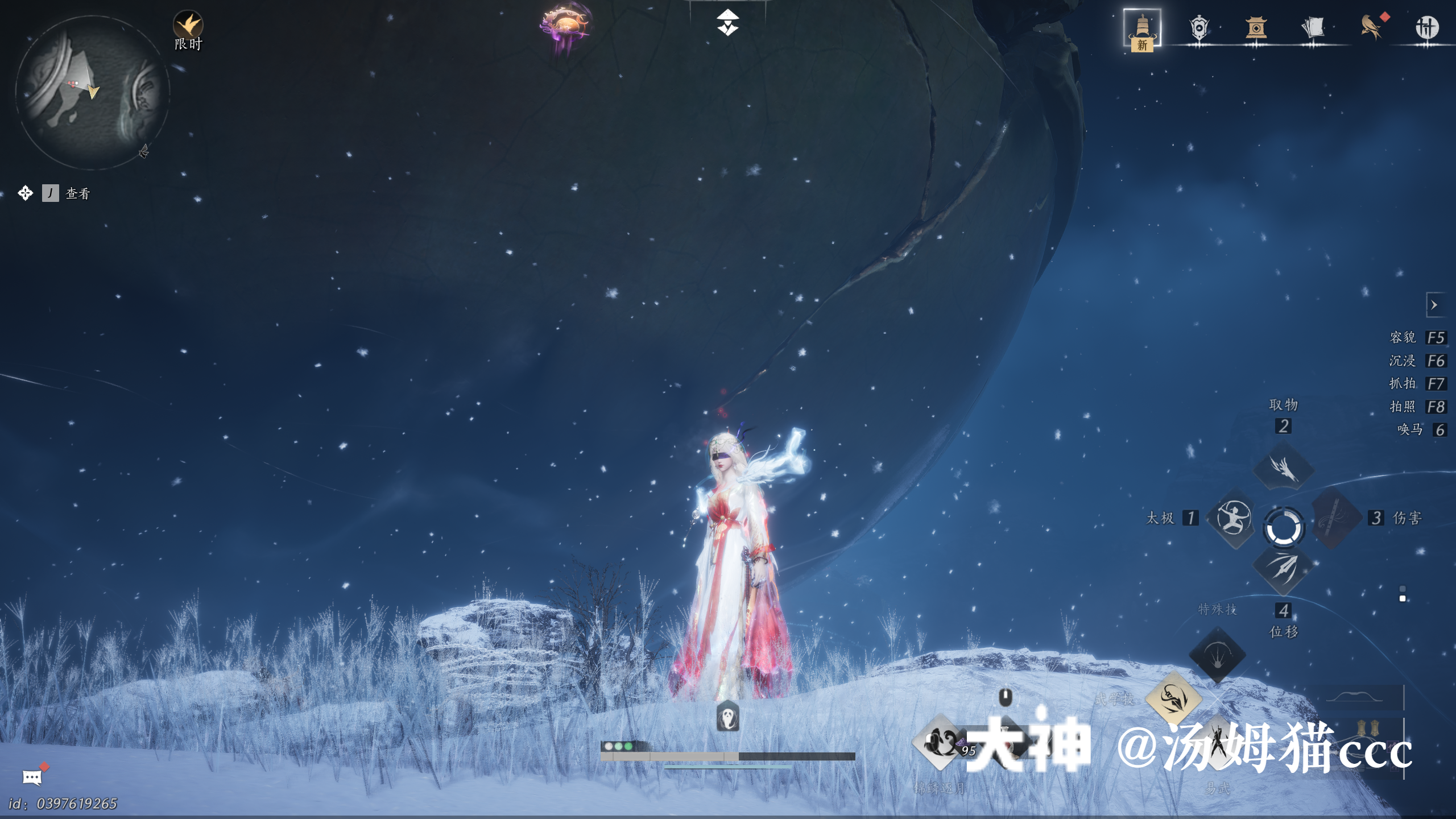Open the round white main menu icon
Viewport: 1456px width, 819px height.
[x=1427, y=27]
